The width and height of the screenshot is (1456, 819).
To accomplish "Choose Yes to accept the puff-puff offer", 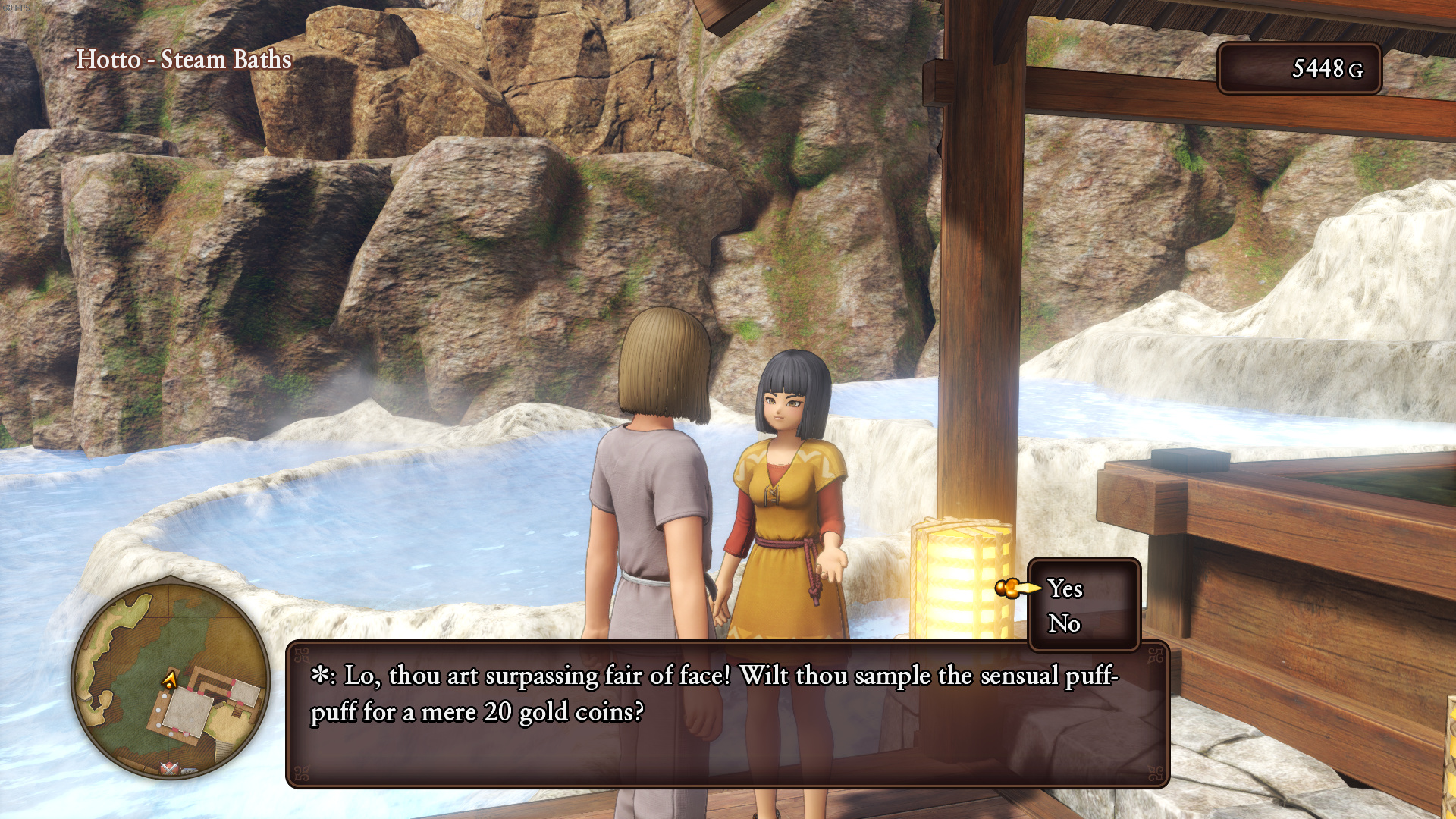I will (x=1065, y=589).
